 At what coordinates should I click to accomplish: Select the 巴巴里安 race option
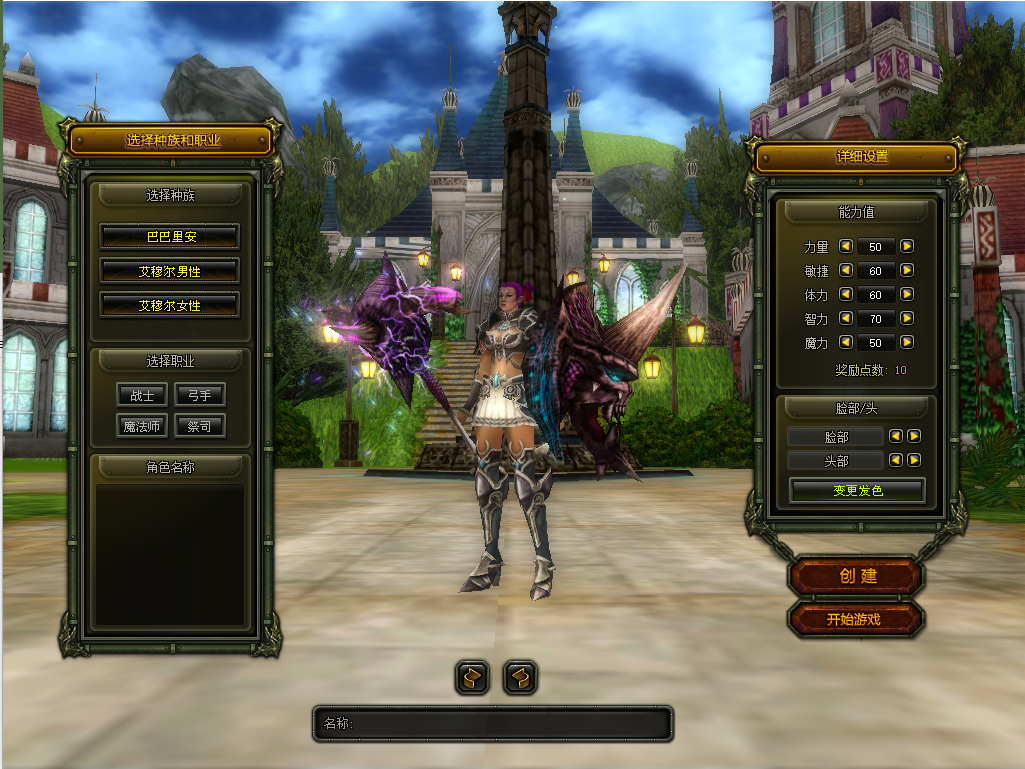(x=169, y=237)
